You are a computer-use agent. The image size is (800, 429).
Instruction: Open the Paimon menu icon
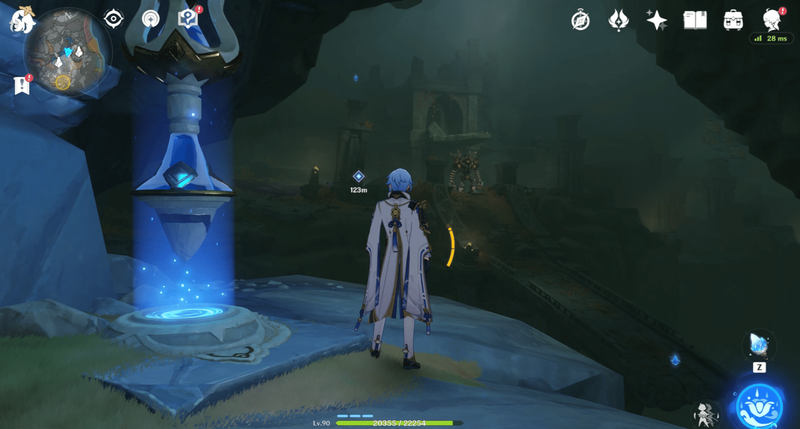(x=18, y=21)
